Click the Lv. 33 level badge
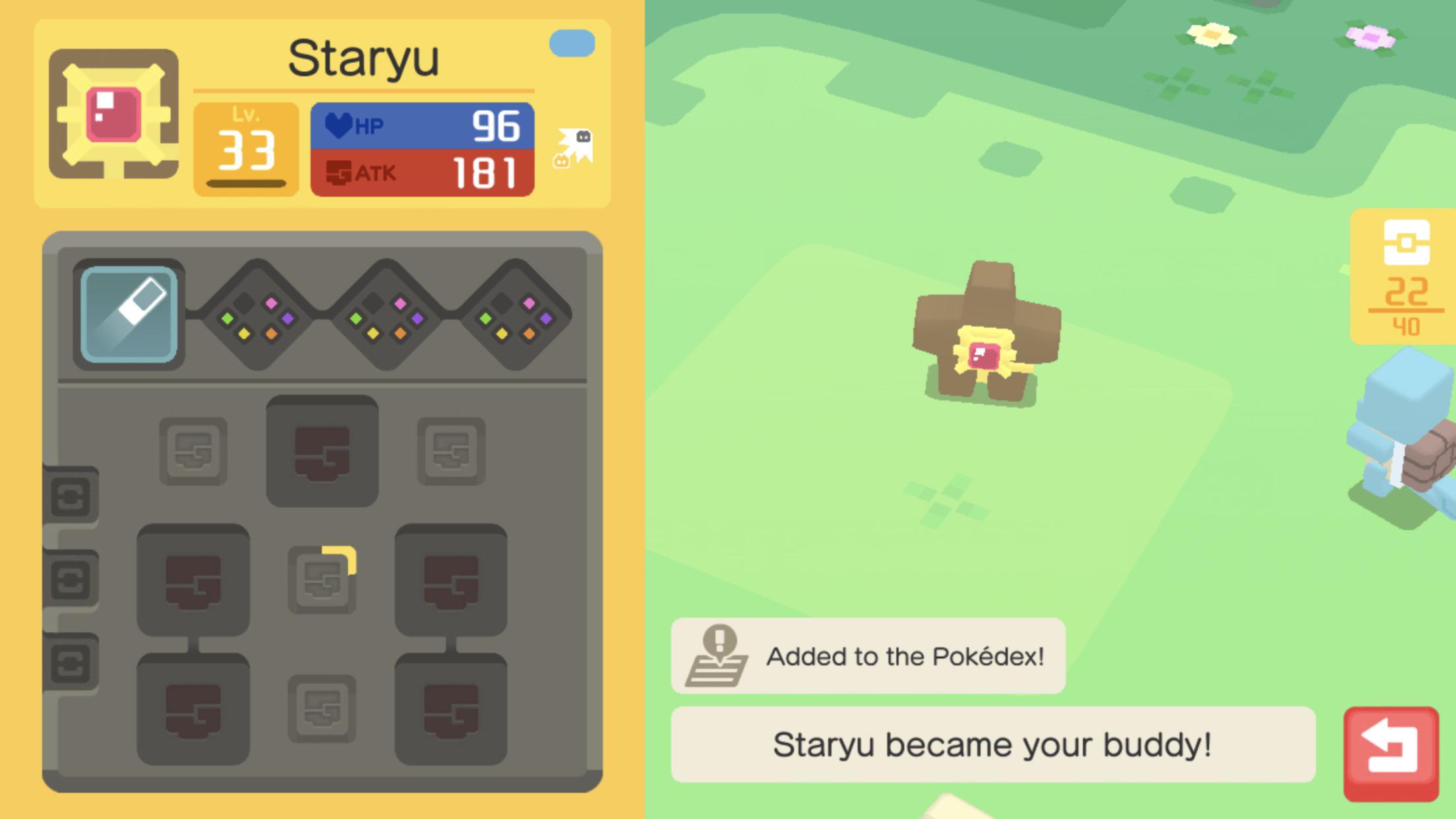This screenshot has height=819, width=1456. [x=245, y=144]
